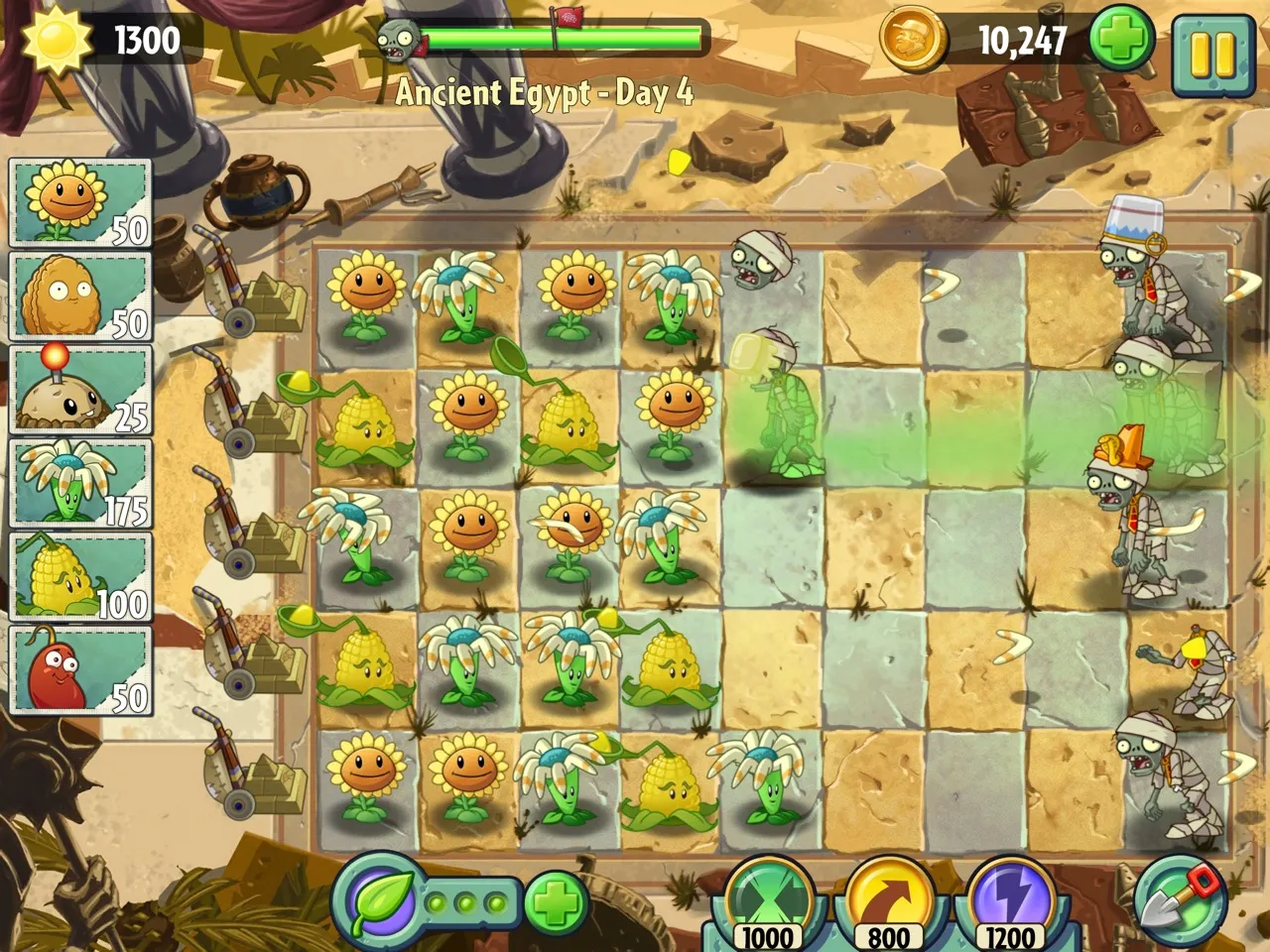This screenshot has width=1270, height=952.
Task: Buy more coins with green plus
Action: pyautogui.click(x=1121, y=40)
